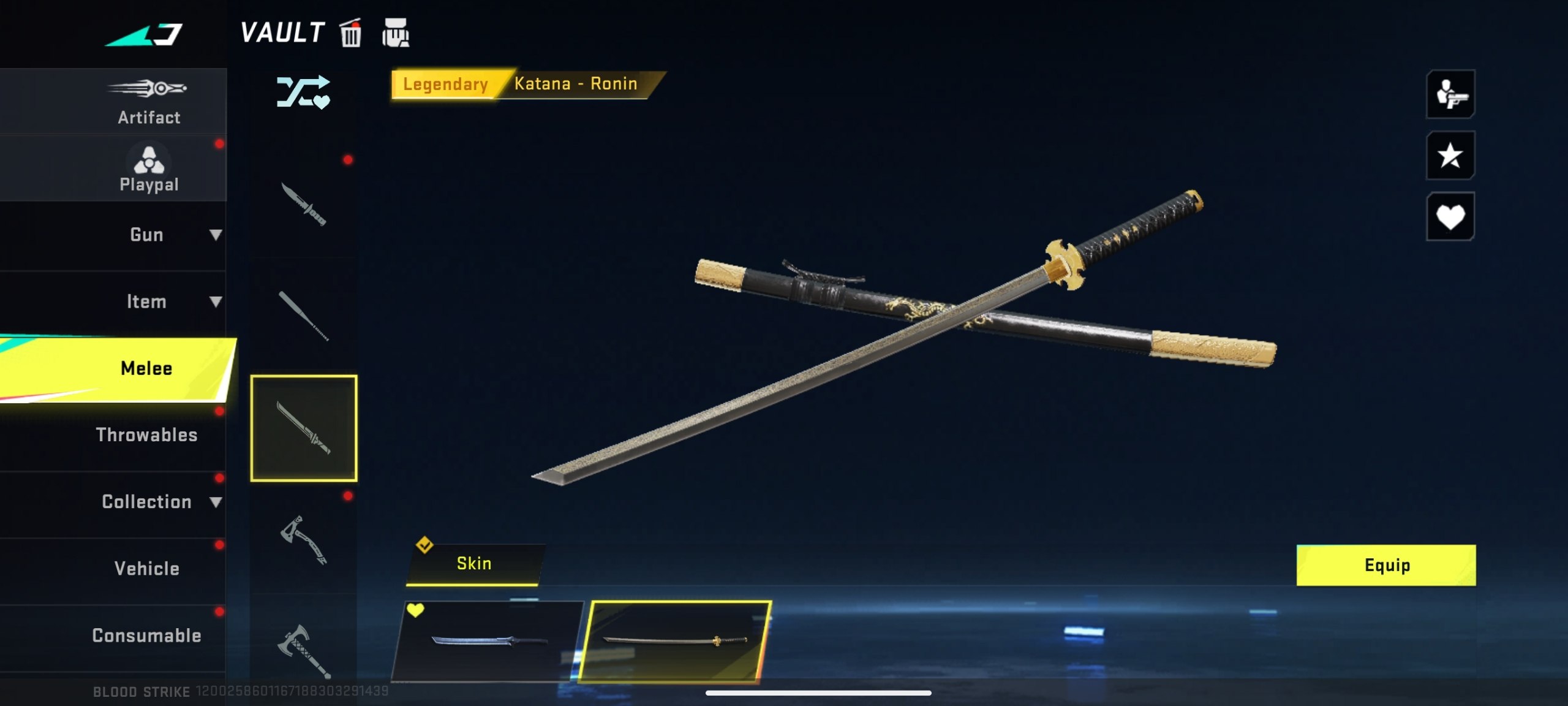The image size is (1568, 706).
Task: Open the Consumable category
Action: [147, 636]
